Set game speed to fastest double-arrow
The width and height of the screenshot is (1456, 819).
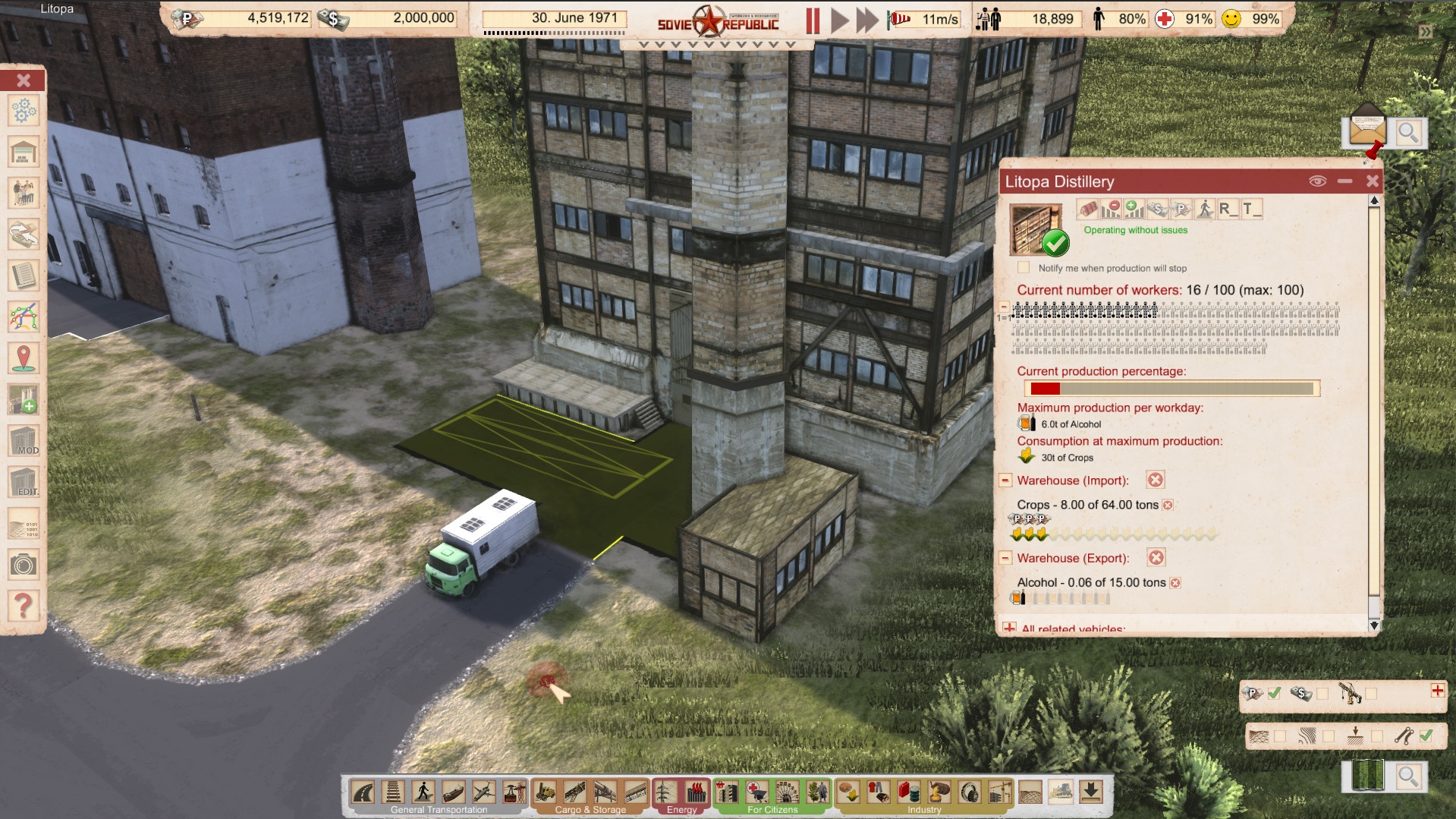(866, 20)
